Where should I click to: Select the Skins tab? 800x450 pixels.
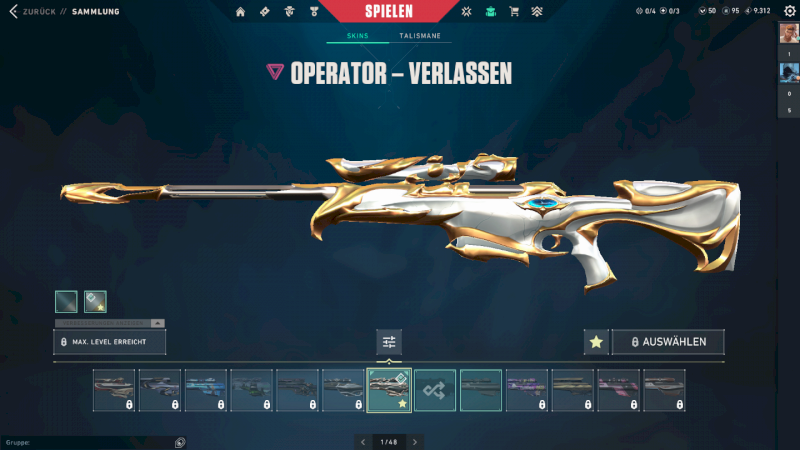357,36
